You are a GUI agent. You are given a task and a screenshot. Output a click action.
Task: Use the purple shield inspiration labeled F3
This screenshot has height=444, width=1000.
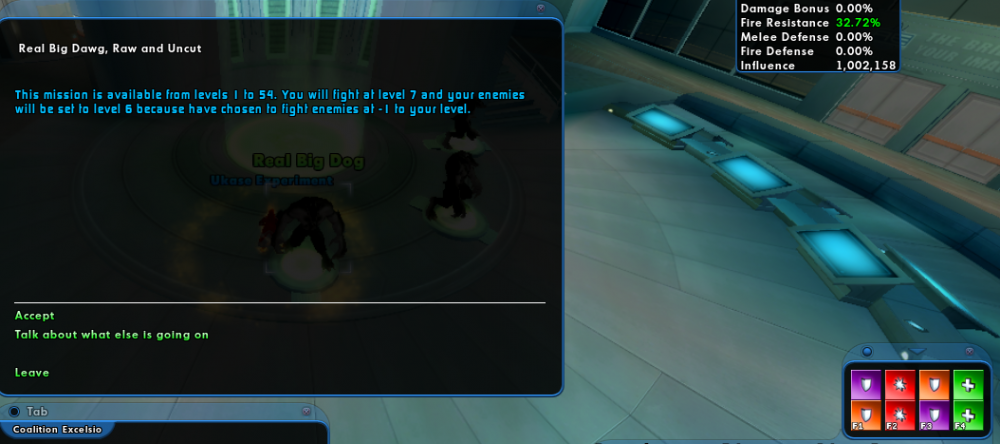point(933,416)
